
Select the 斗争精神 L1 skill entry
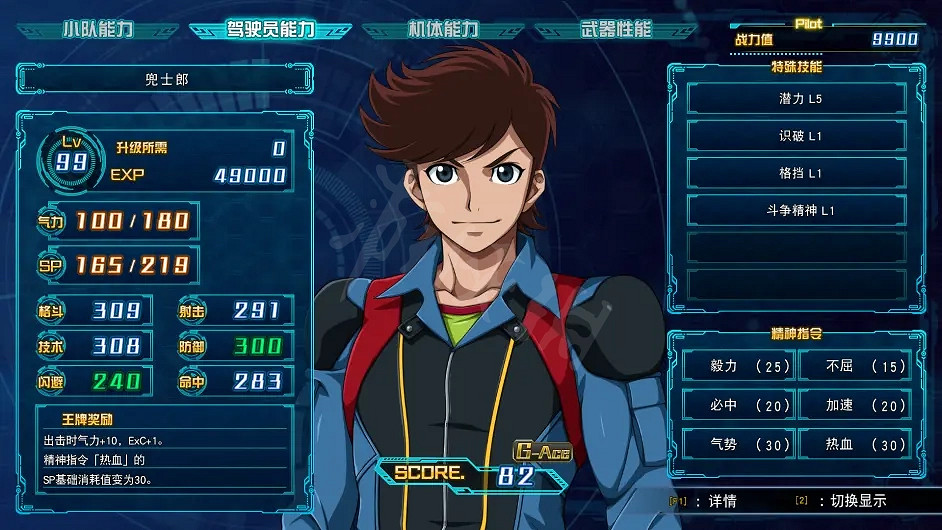tap(796, 210)
